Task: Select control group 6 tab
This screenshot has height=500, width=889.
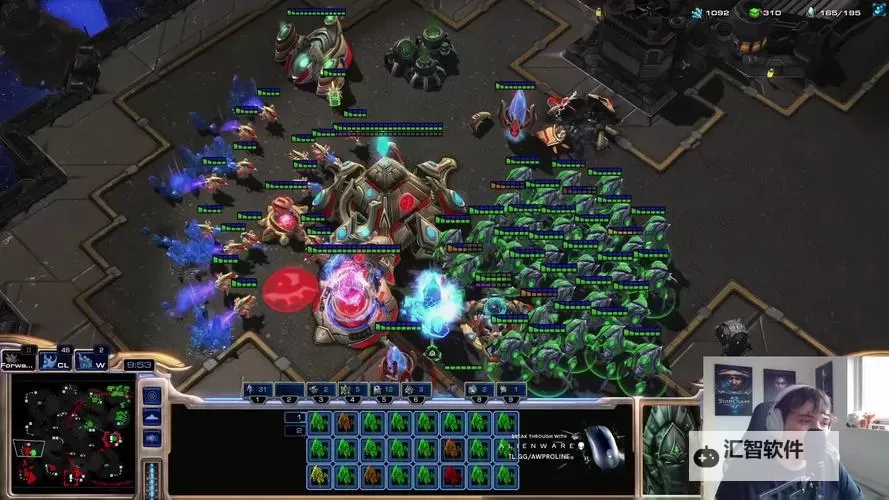Action: (417, 389)
